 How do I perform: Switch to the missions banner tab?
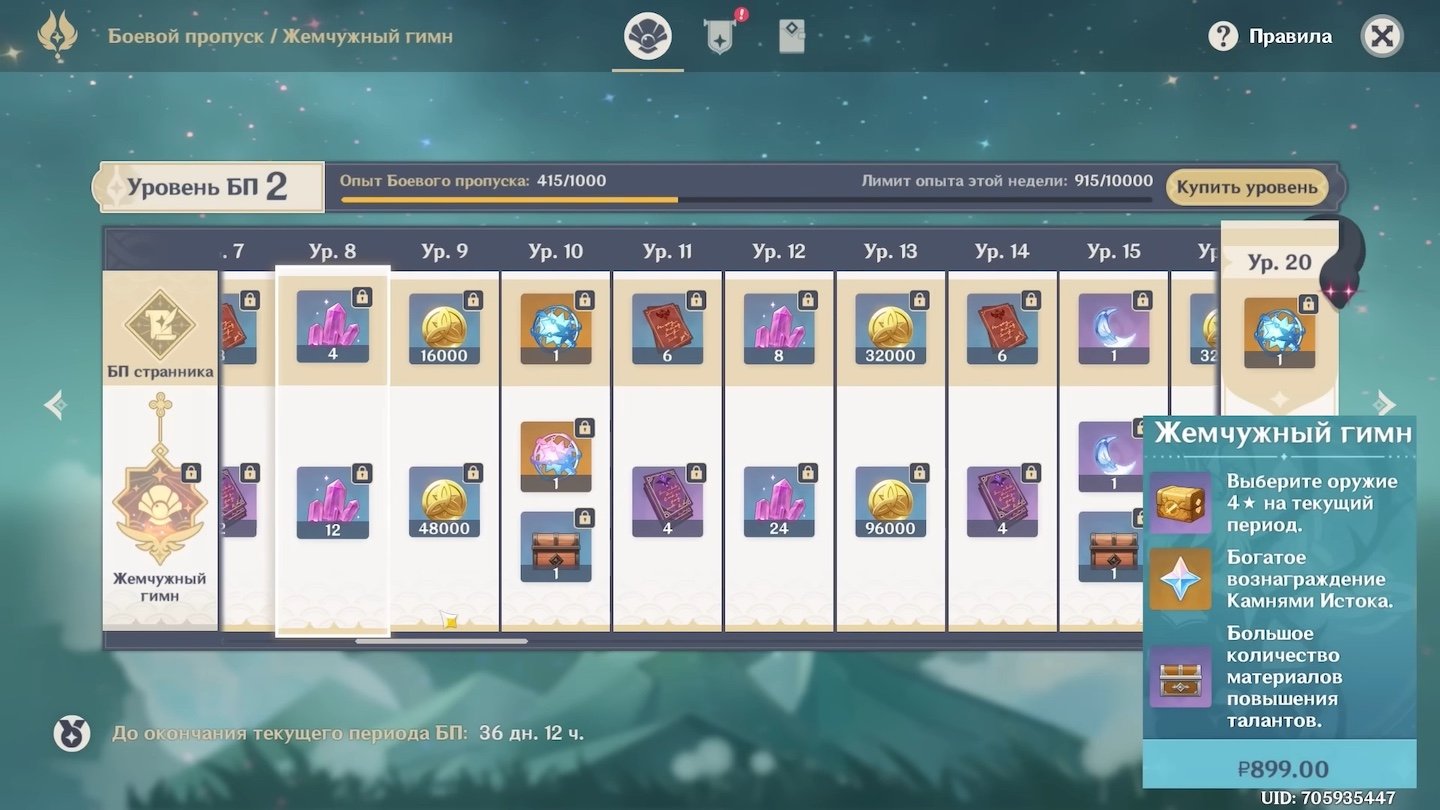tap(719, 37)
